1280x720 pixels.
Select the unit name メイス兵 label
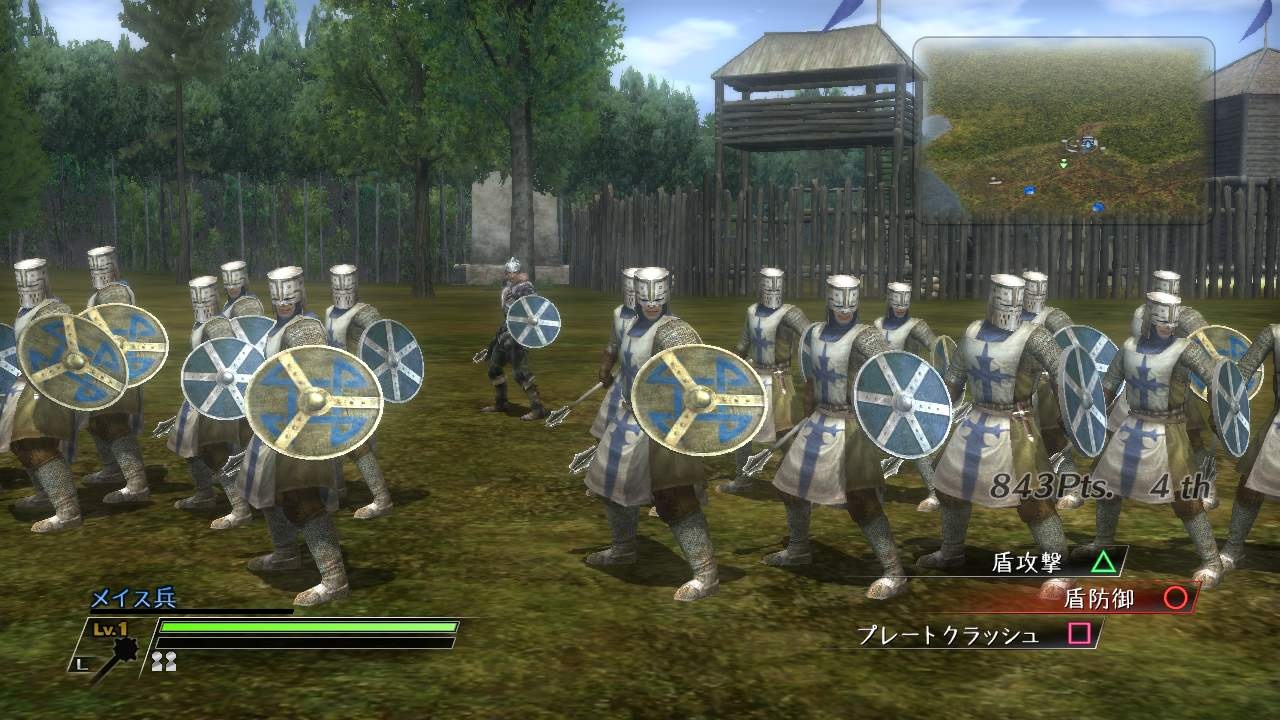[133, 598]
